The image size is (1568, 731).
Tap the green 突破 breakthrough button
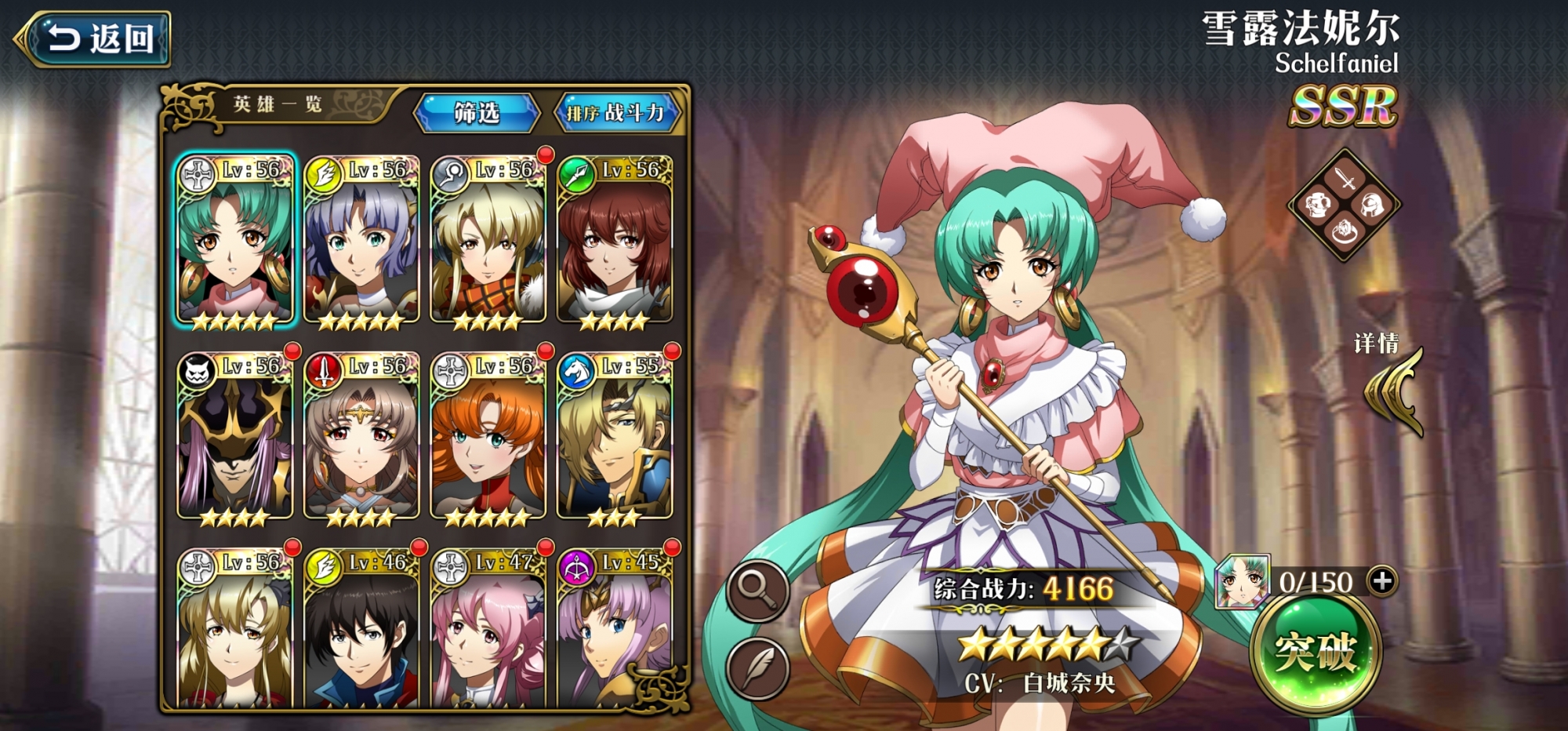(x=1316, y=651)
